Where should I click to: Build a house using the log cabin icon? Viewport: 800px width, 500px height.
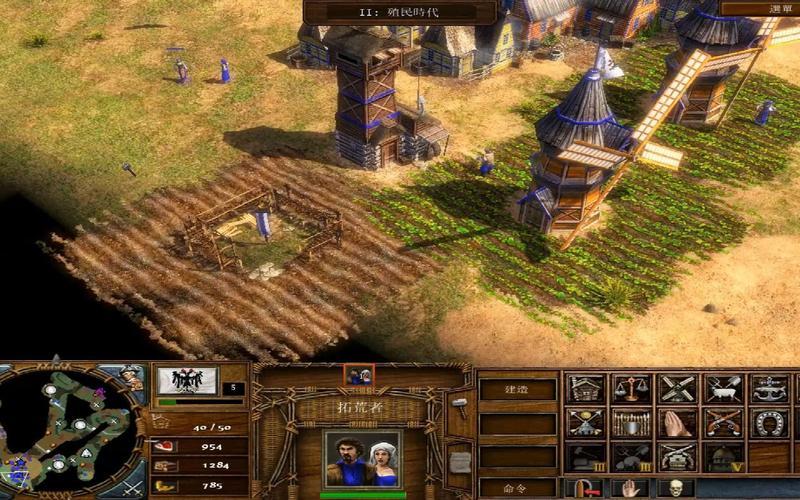click(585, 388)
